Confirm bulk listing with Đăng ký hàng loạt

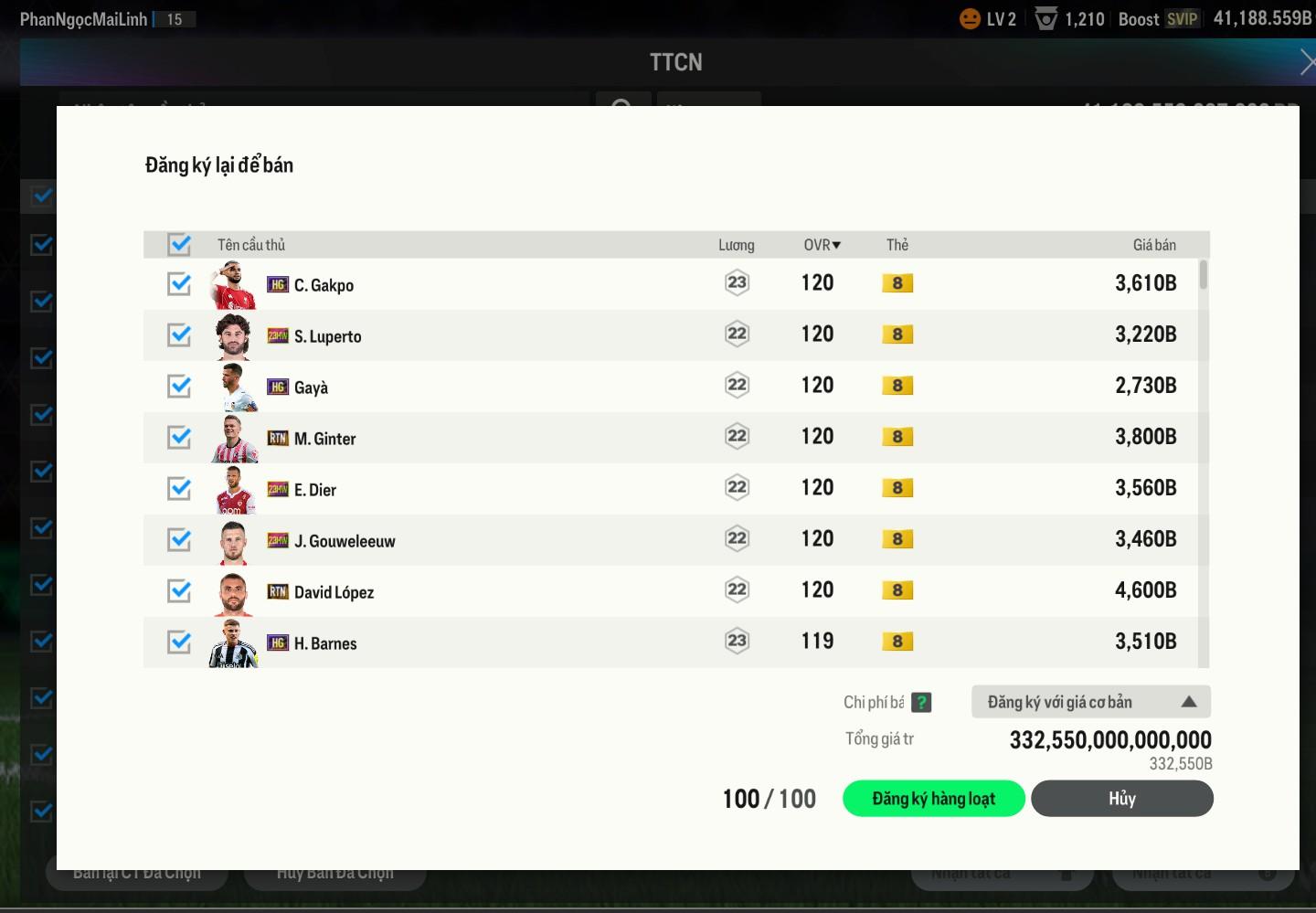(933, 799)
